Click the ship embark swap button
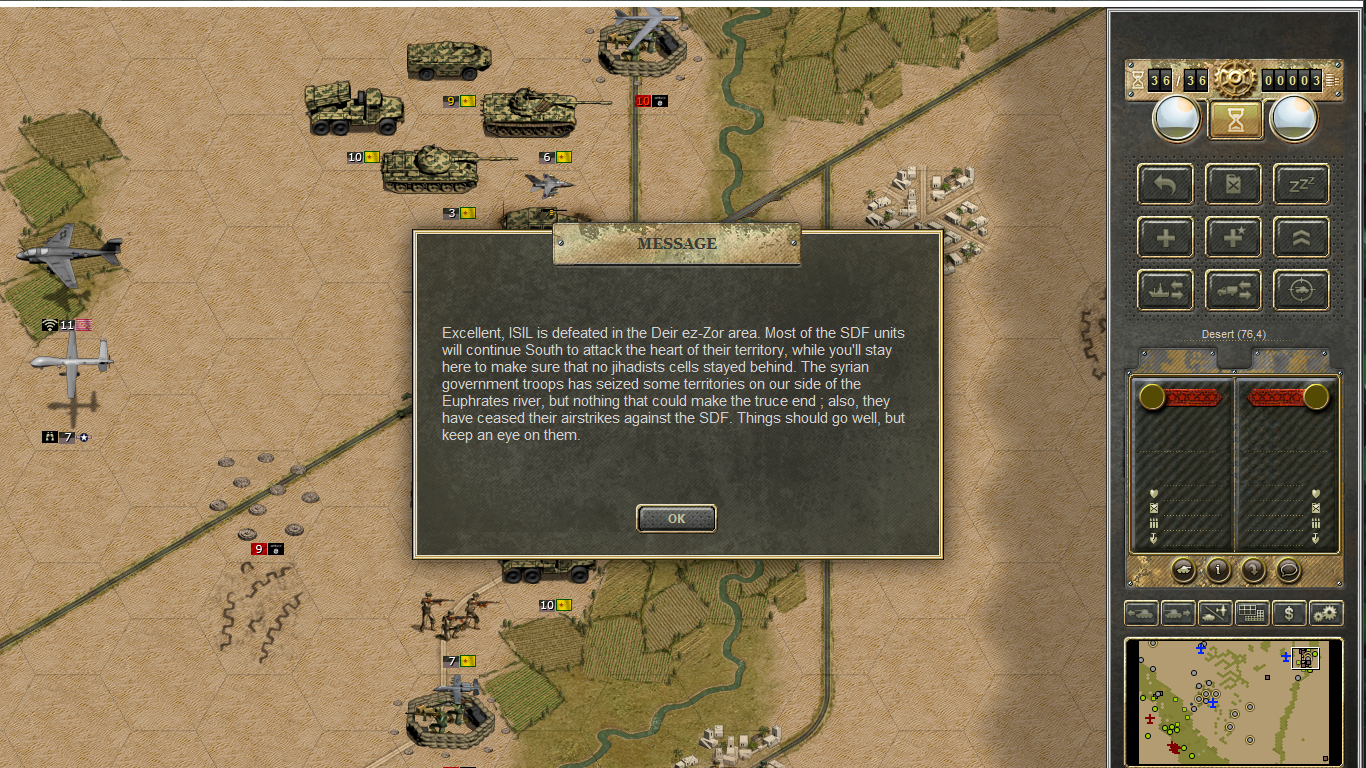The width and height of the screenshot is (1366, 768). pos(1165,290)
